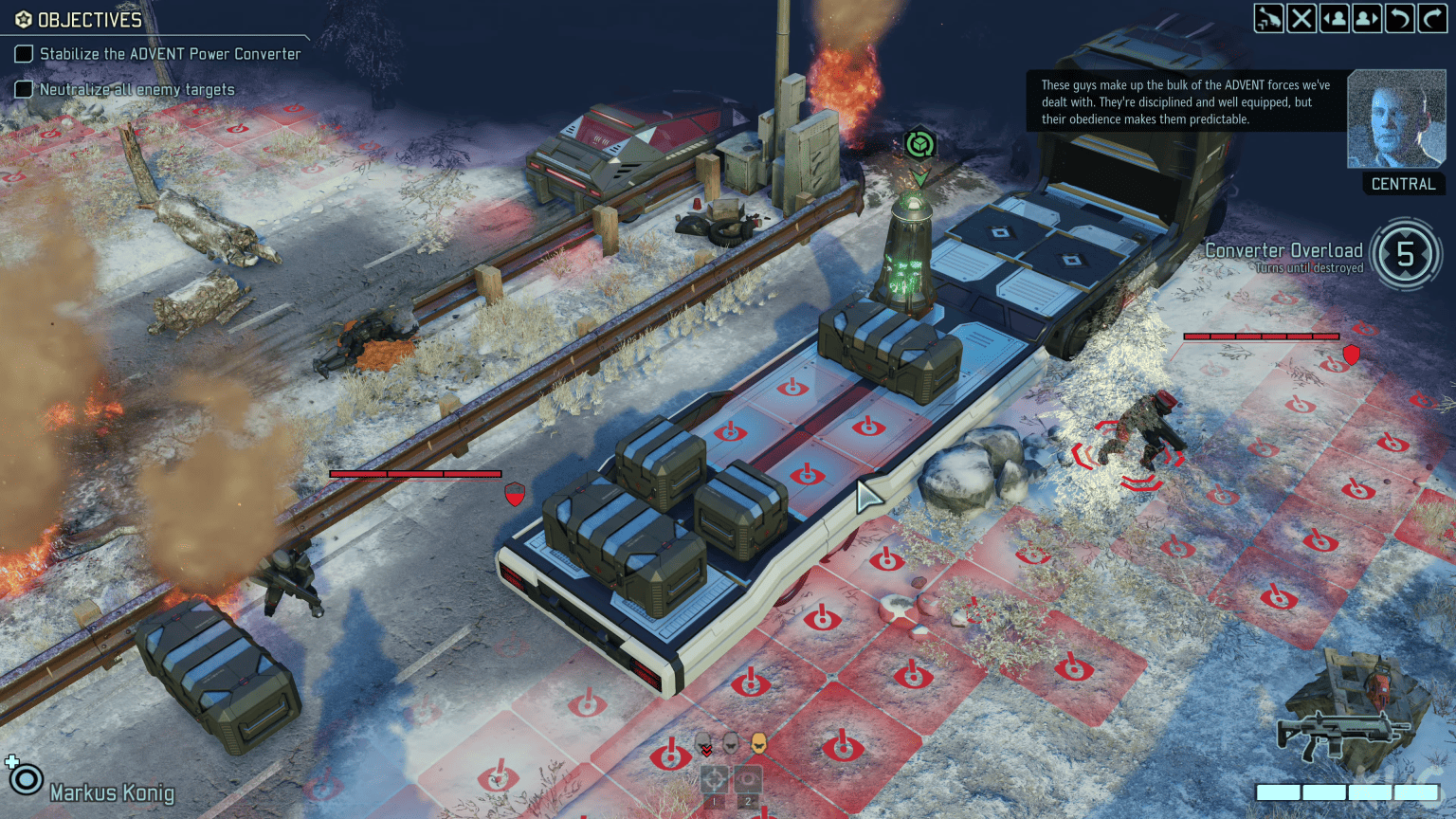This screenshot has width=1456, height=819.
Task: Open Markus Konig's unit emblem
Action: coord(27,779)
